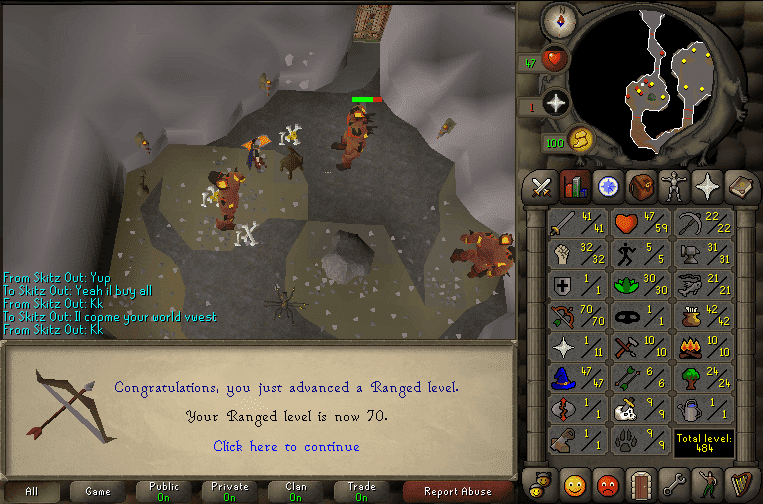This screenshot has height=504, width=763.
Task: Open the Firemaking skill guide
Action: (703, 349)
